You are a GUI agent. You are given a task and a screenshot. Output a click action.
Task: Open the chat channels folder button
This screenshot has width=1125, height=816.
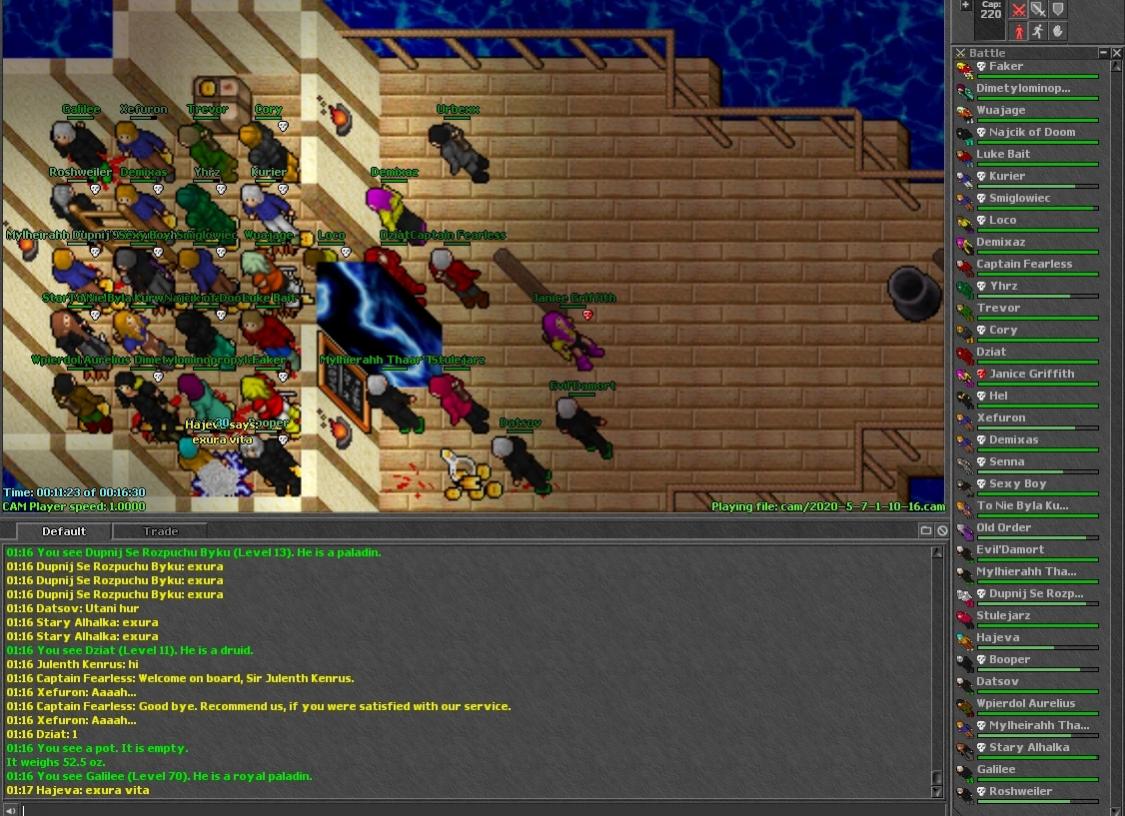(x=926, y=531)
